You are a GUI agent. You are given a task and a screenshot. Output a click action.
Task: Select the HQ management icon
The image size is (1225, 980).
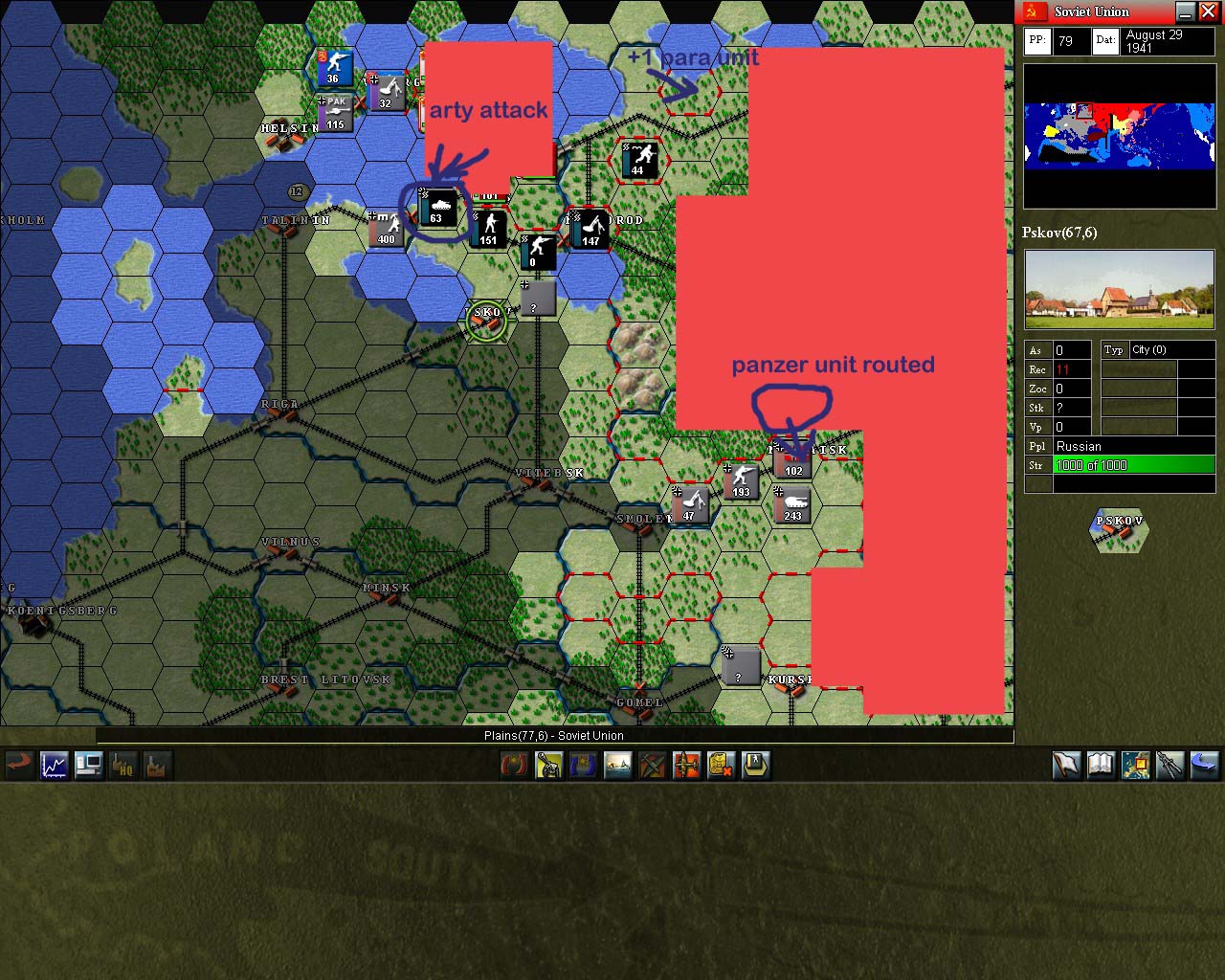(x=122, y=765)
